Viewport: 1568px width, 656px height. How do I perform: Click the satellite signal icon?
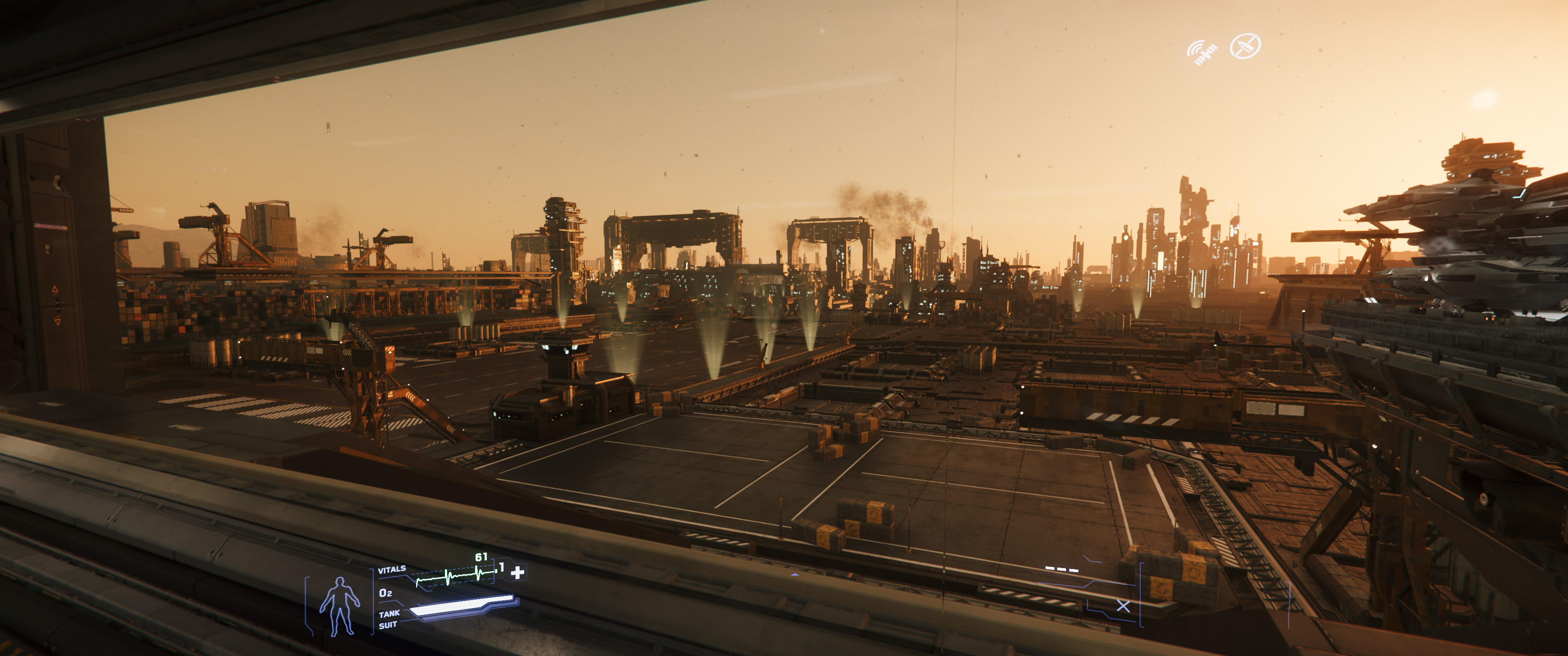(x=1202, y=52)
